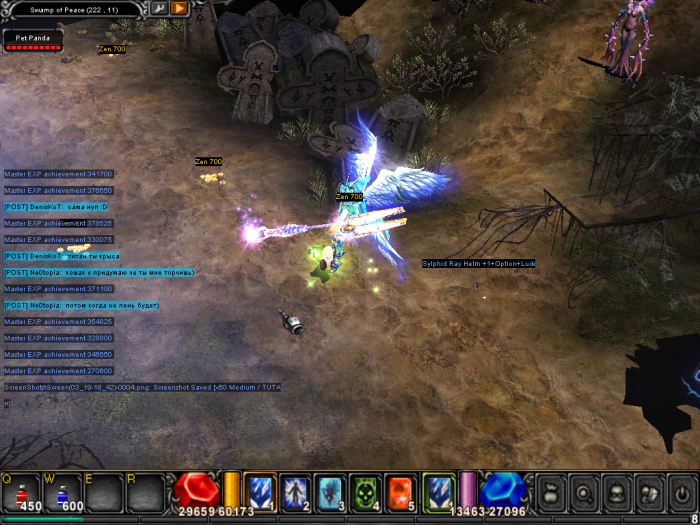Image resolution: width=700 pixels, height=525 pixels.
Task: Select the green-framed active skill icon
Action: [x=439, y=491]
